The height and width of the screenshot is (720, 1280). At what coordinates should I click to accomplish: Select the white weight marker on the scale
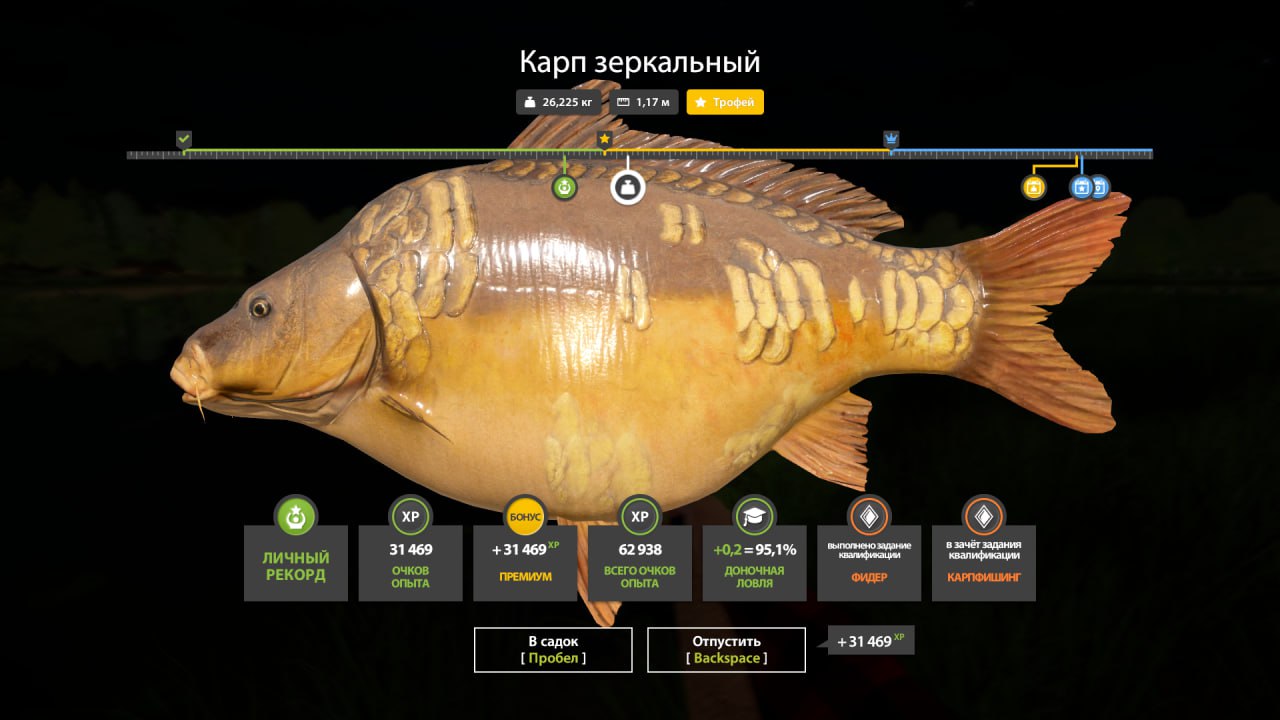pos(628,187)
